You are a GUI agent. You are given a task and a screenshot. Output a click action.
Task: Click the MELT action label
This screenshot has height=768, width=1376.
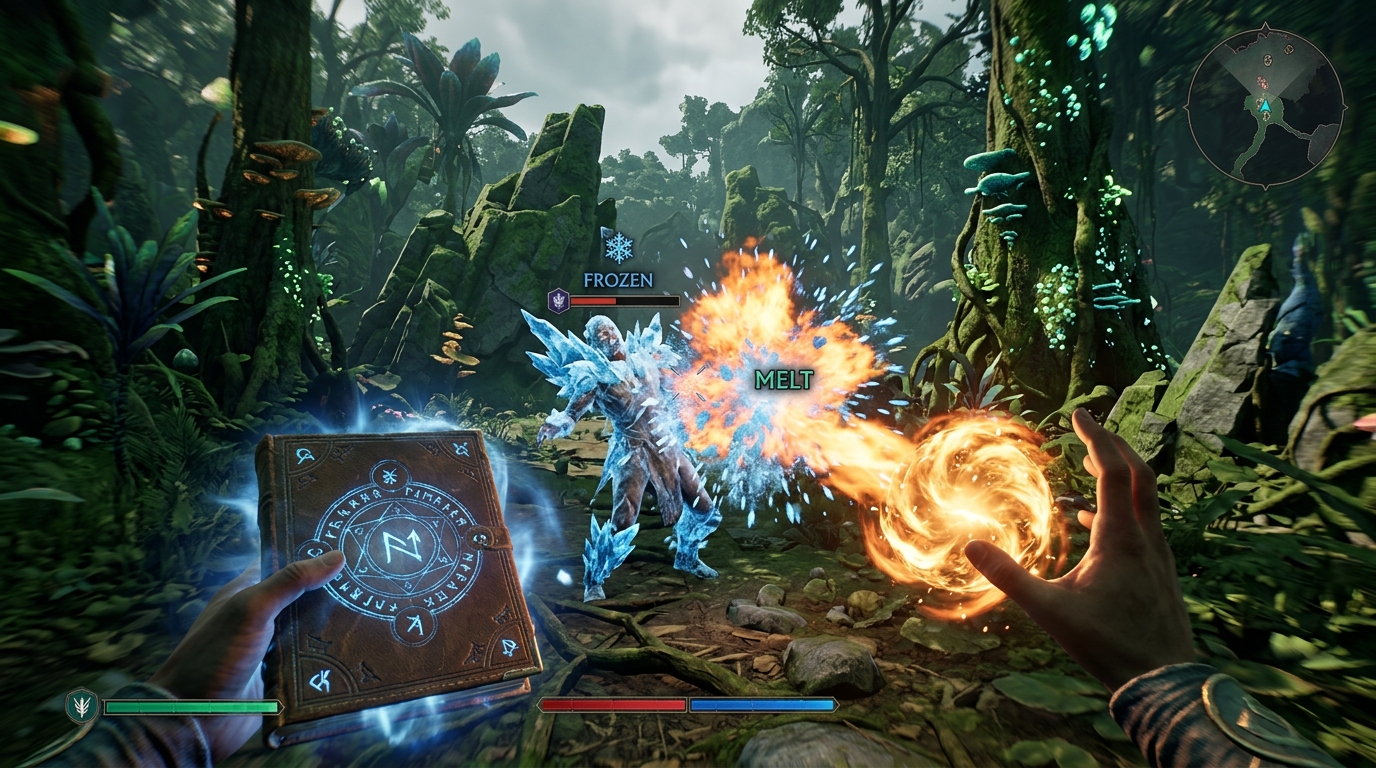785,381
